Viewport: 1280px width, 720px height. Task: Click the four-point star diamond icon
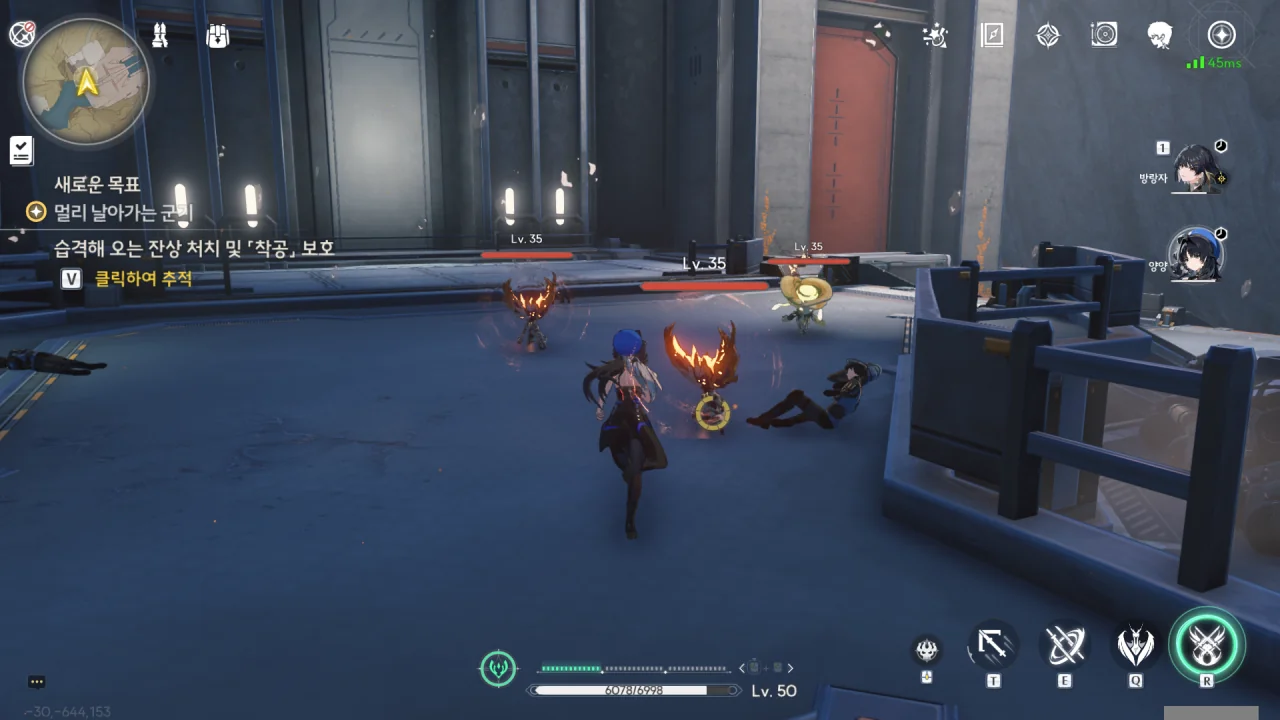point(1047,36)
